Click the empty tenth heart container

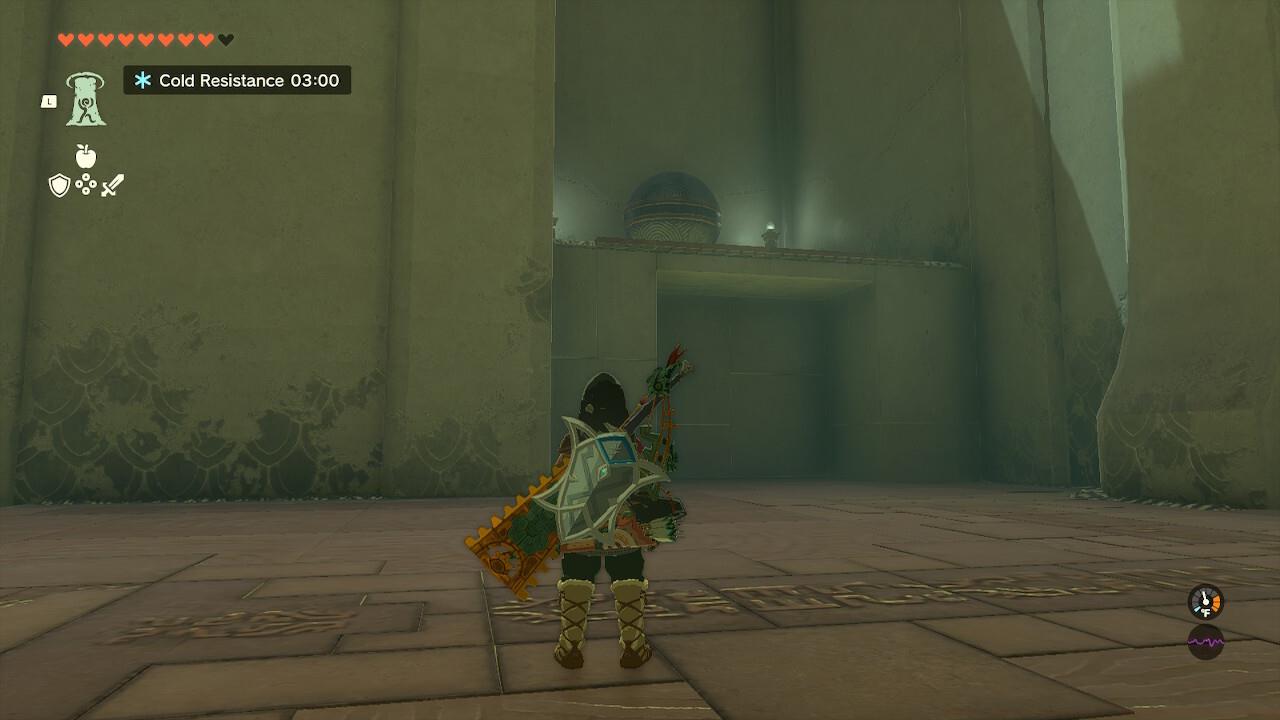click(x=222, y=40)
